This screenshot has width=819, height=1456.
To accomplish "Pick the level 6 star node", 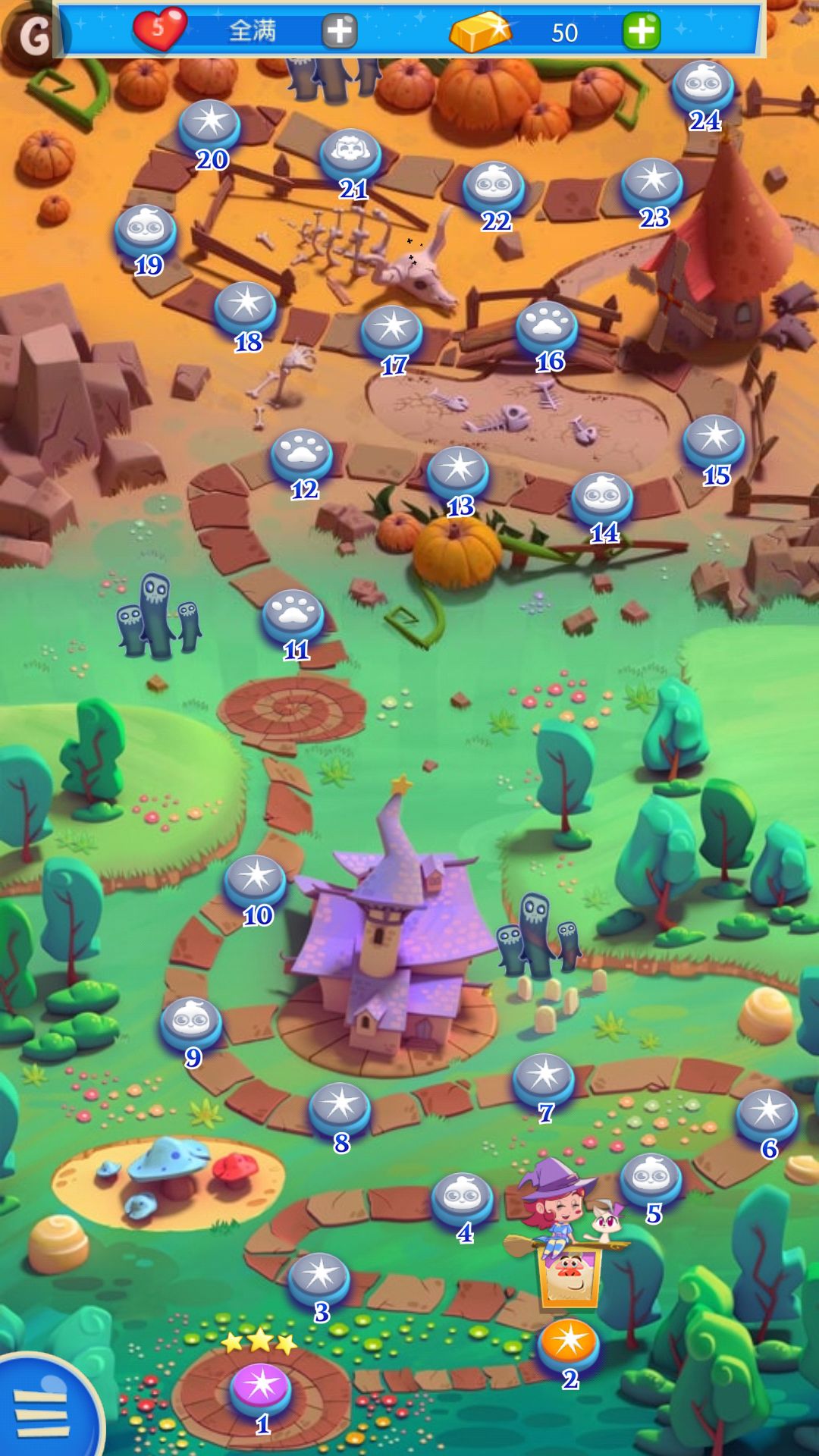I will [x=767, y=1113].
